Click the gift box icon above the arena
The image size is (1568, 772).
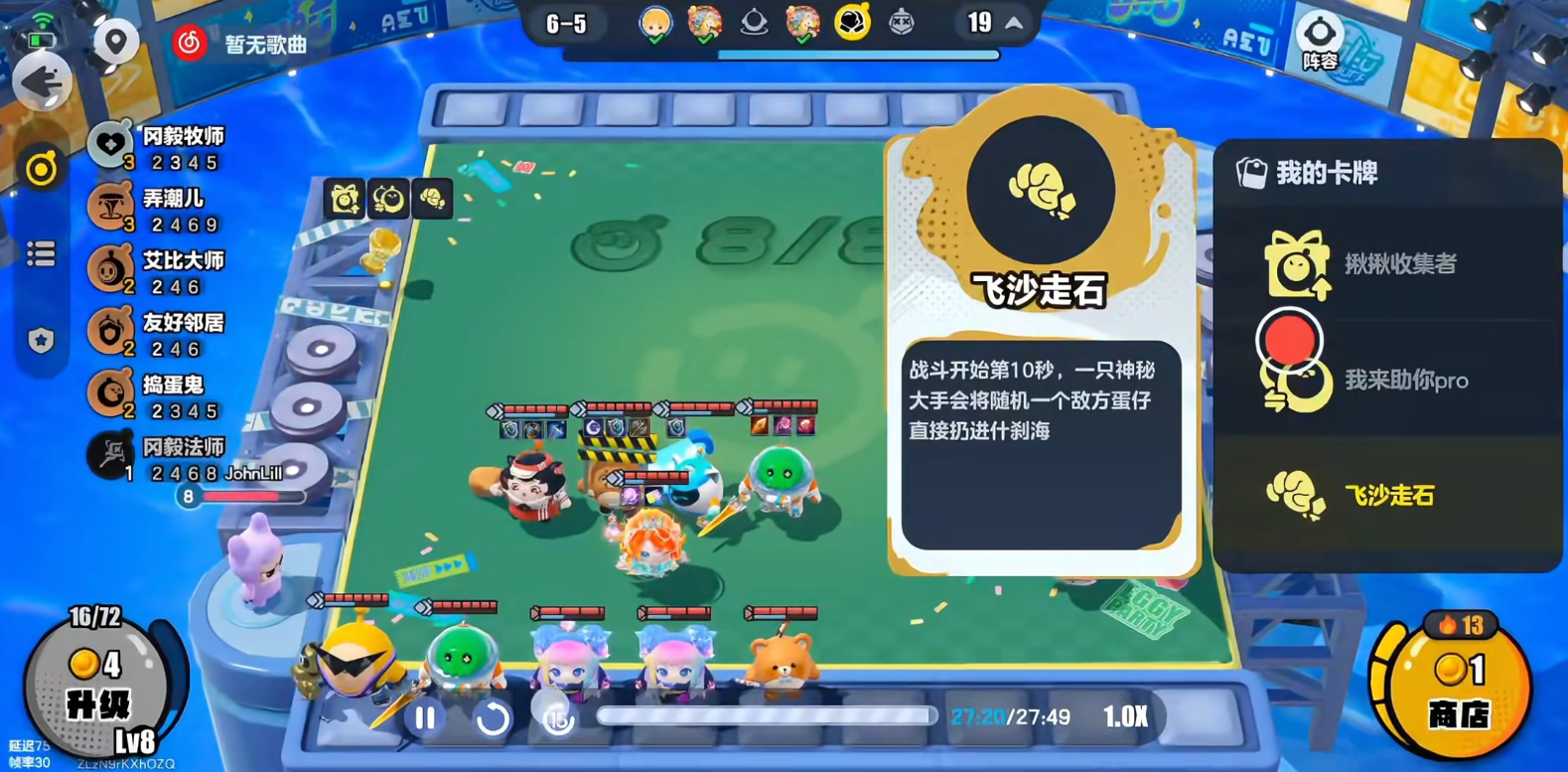[x=343, y=199]
